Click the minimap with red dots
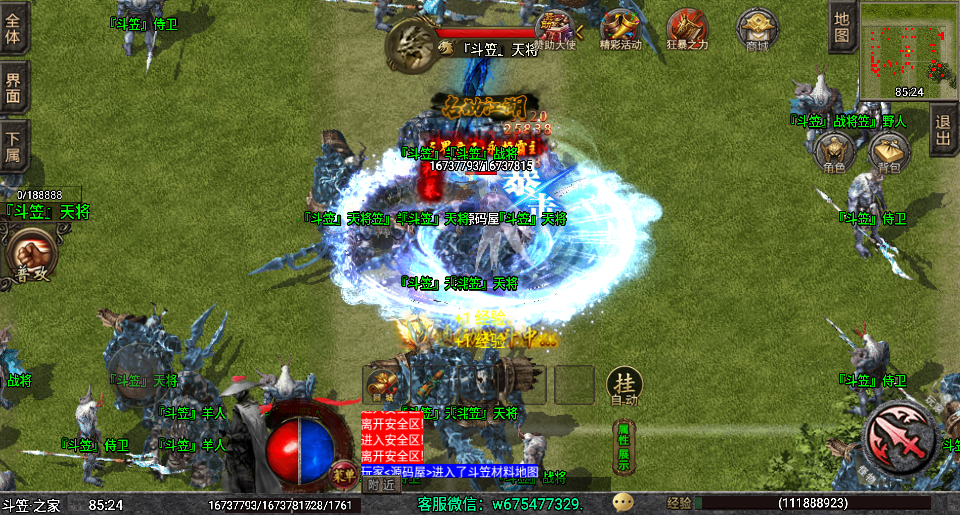This screenshot has width=960, height=515. [x=907, y=46]
